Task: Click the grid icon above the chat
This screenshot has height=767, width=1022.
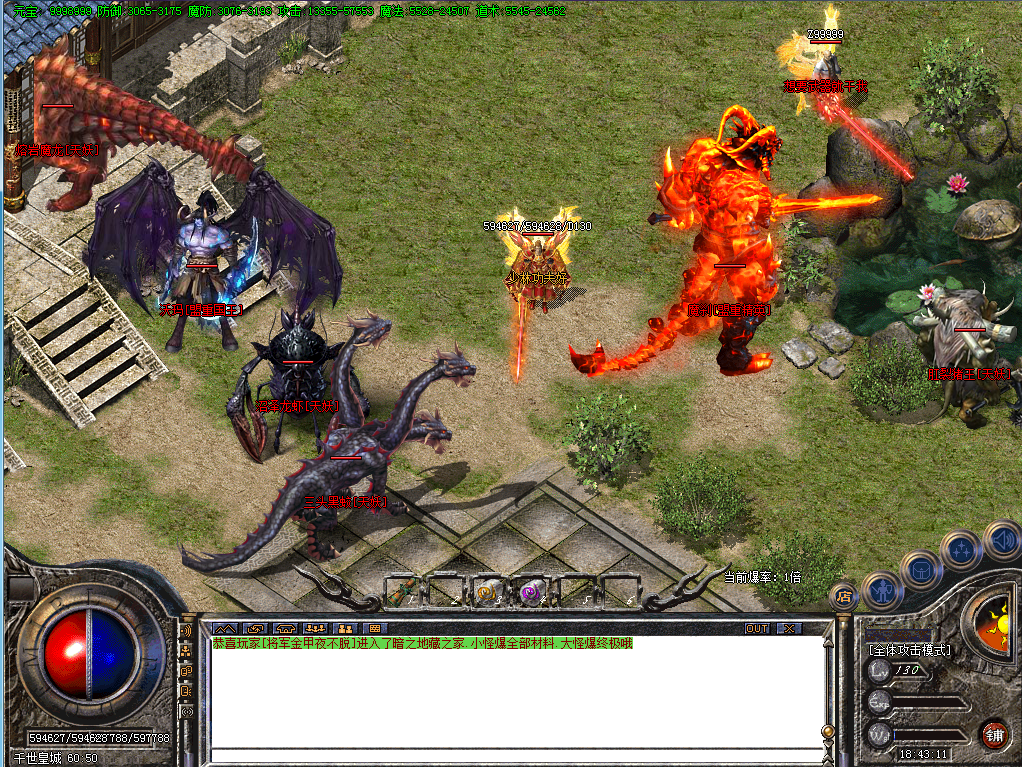Action: coord(376,628)
